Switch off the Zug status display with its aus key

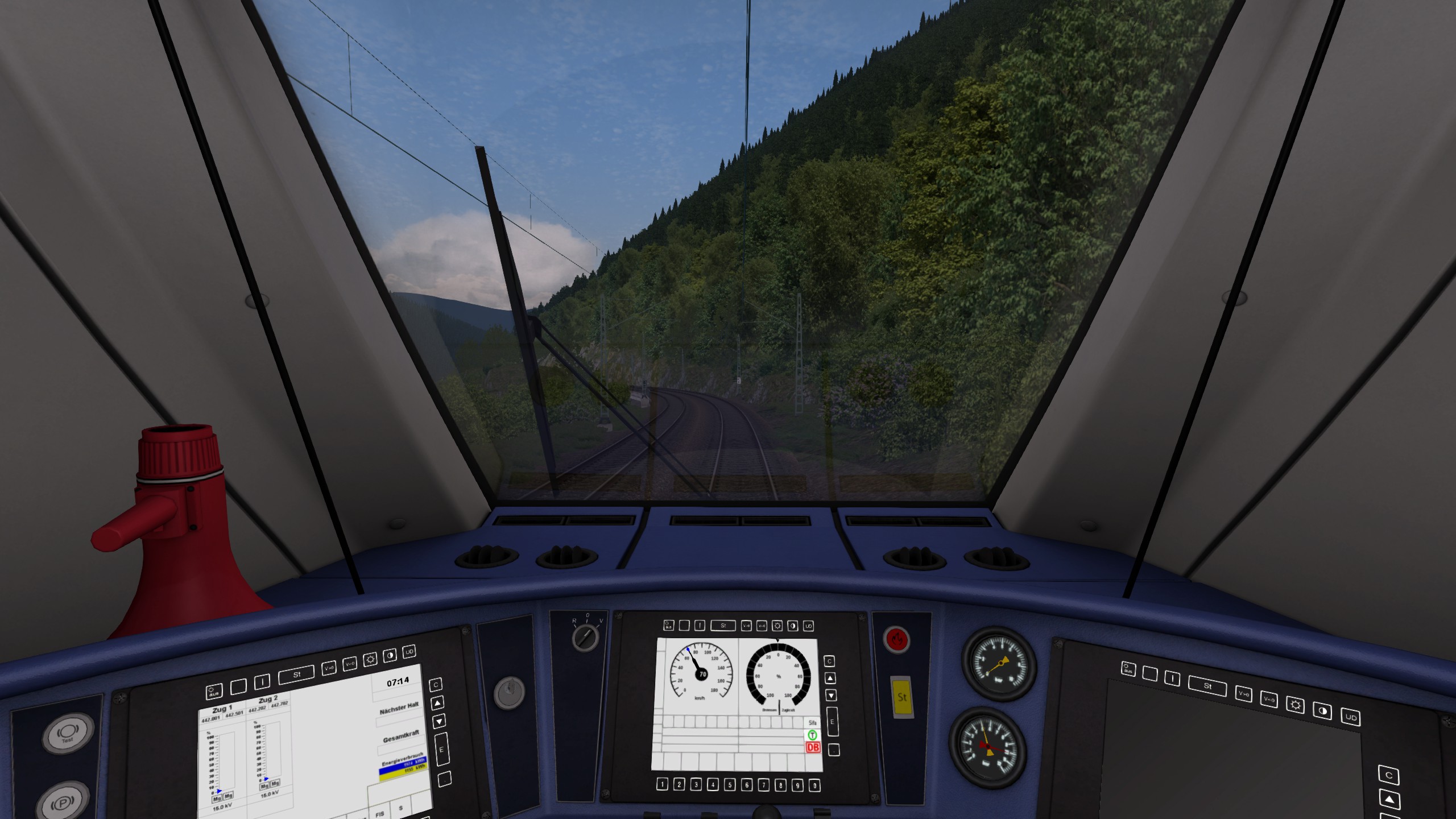(x=214, y=692)
